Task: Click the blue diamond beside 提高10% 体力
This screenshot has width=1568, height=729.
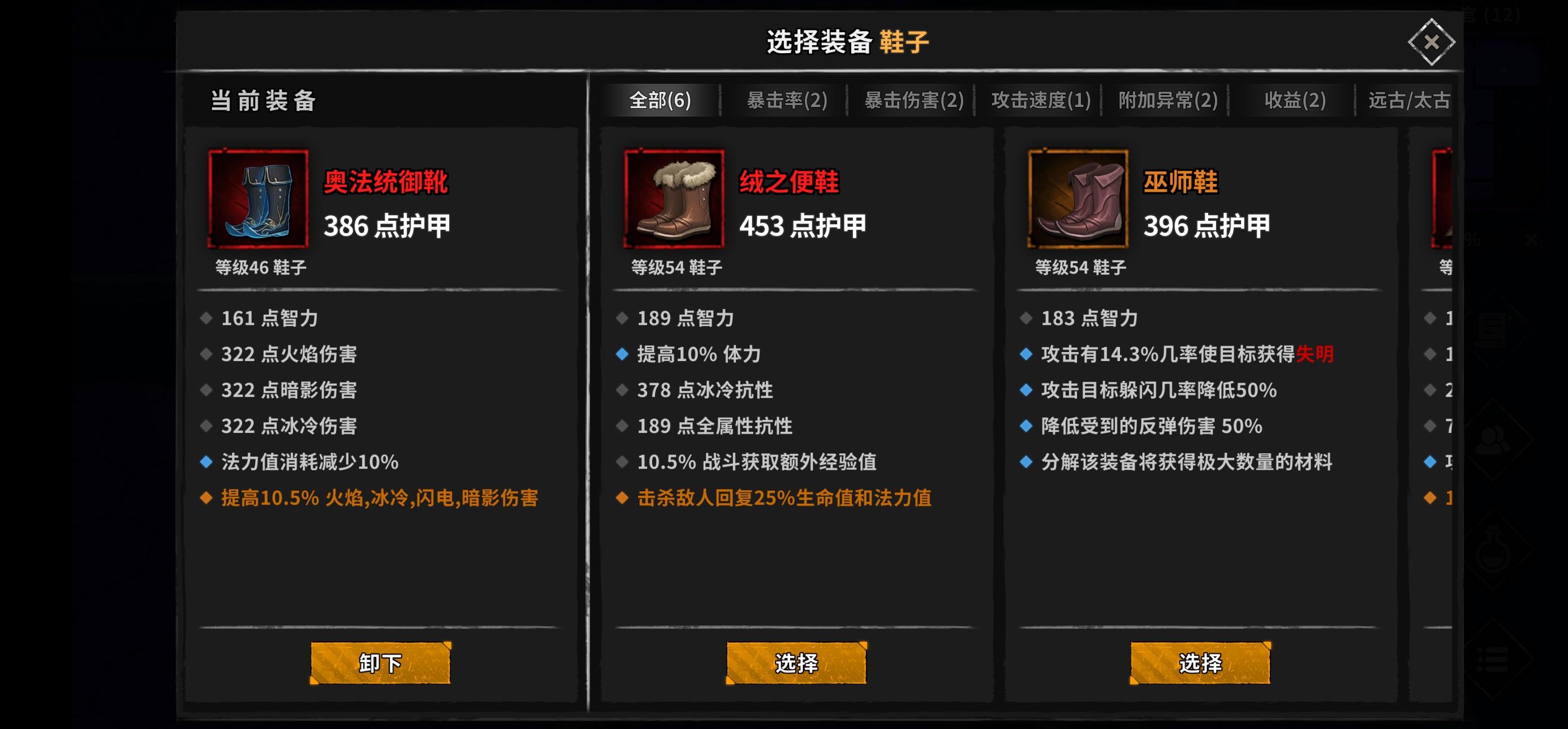Action: pos(623,354)
